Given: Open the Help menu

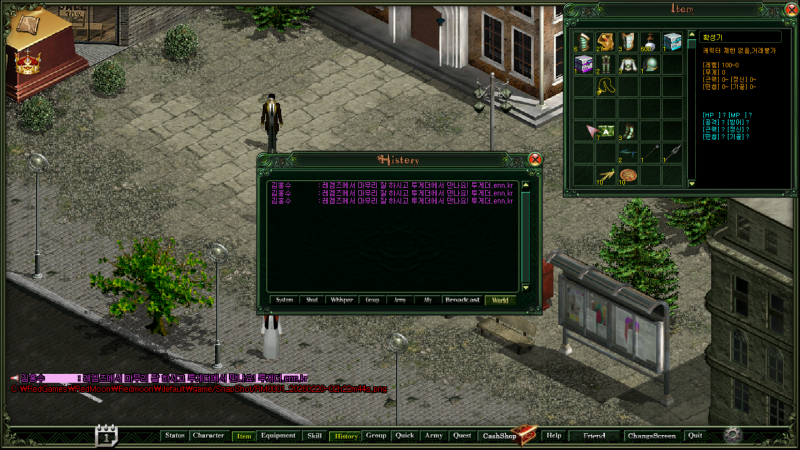Looking at the screenshot, I should coord(554,436).
